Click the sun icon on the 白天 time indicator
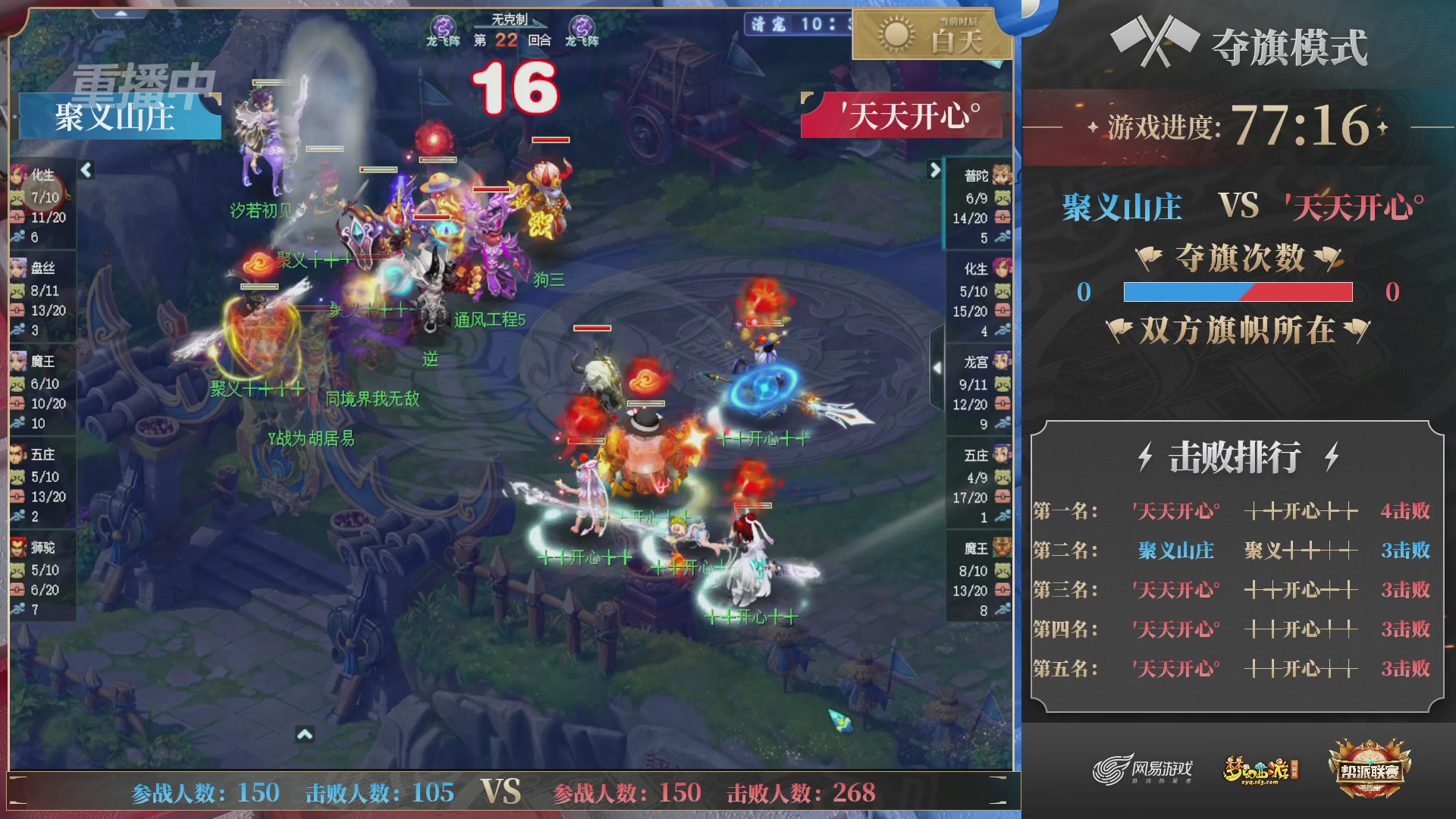This screenshot has height=819, width=1456. click(x=895, y=35)
